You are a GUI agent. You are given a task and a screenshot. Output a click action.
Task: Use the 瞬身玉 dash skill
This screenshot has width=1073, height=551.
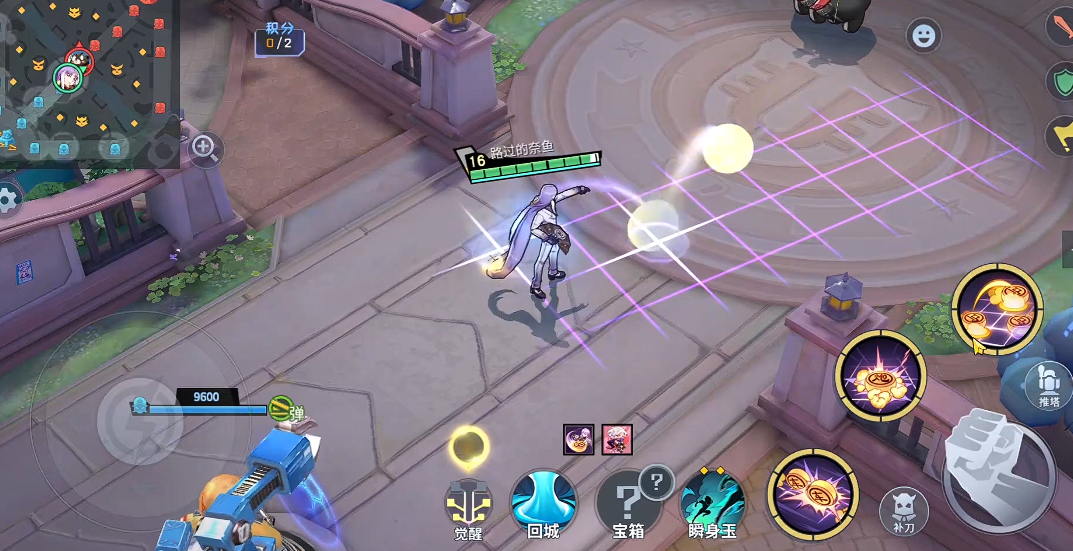pos(712,500)
